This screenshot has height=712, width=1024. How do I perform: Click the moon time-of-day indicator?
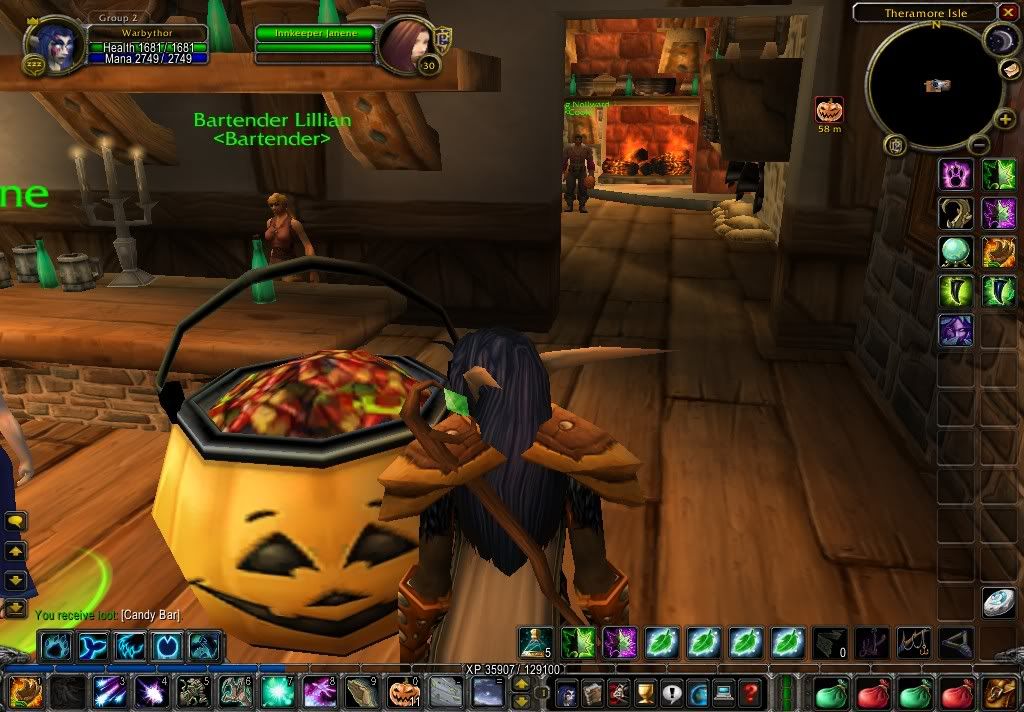click(x=999, y=40)
